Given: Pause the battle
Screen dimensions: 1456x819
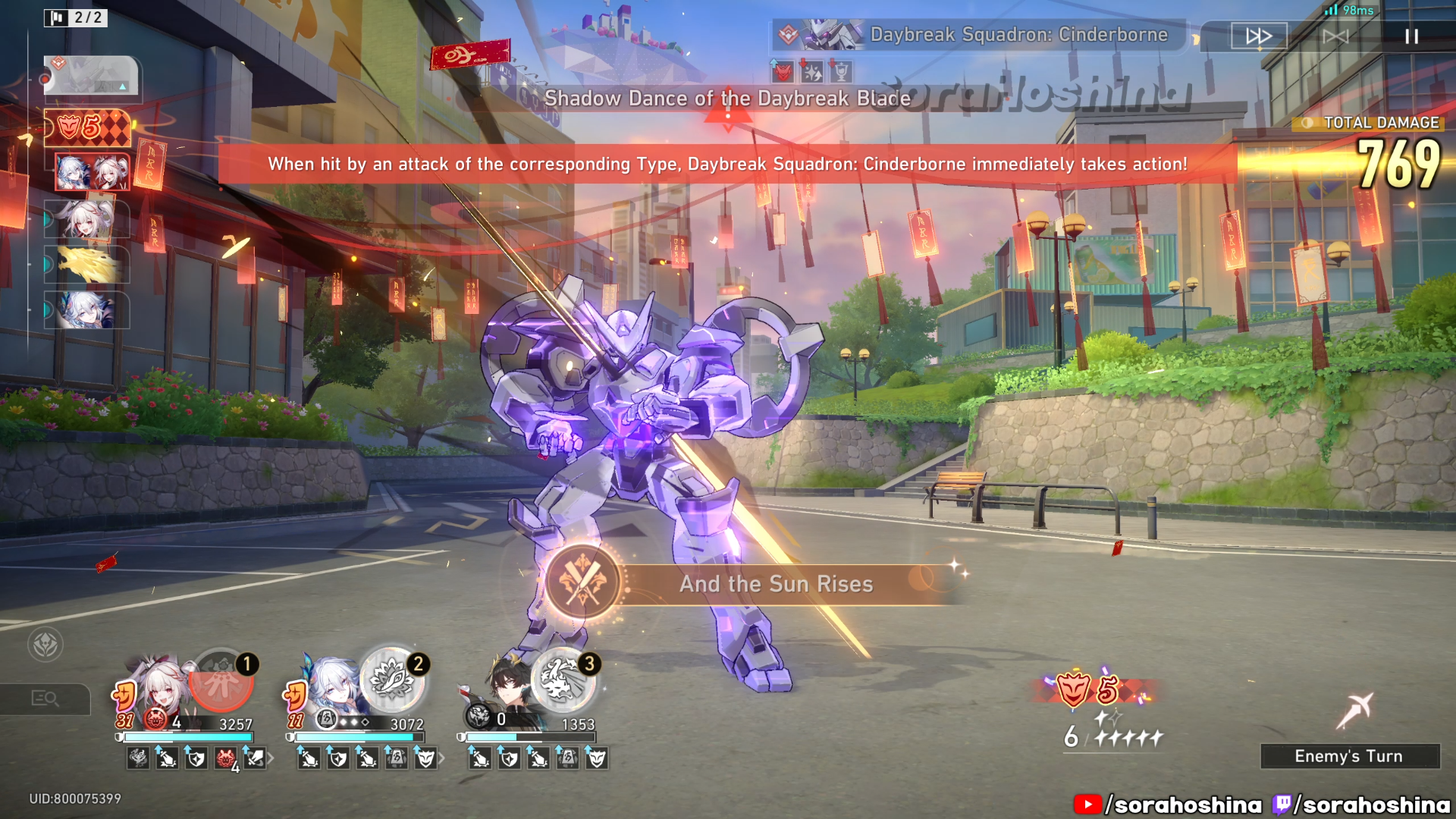Looking at the screenshot, I should [x=1411, y=36].
